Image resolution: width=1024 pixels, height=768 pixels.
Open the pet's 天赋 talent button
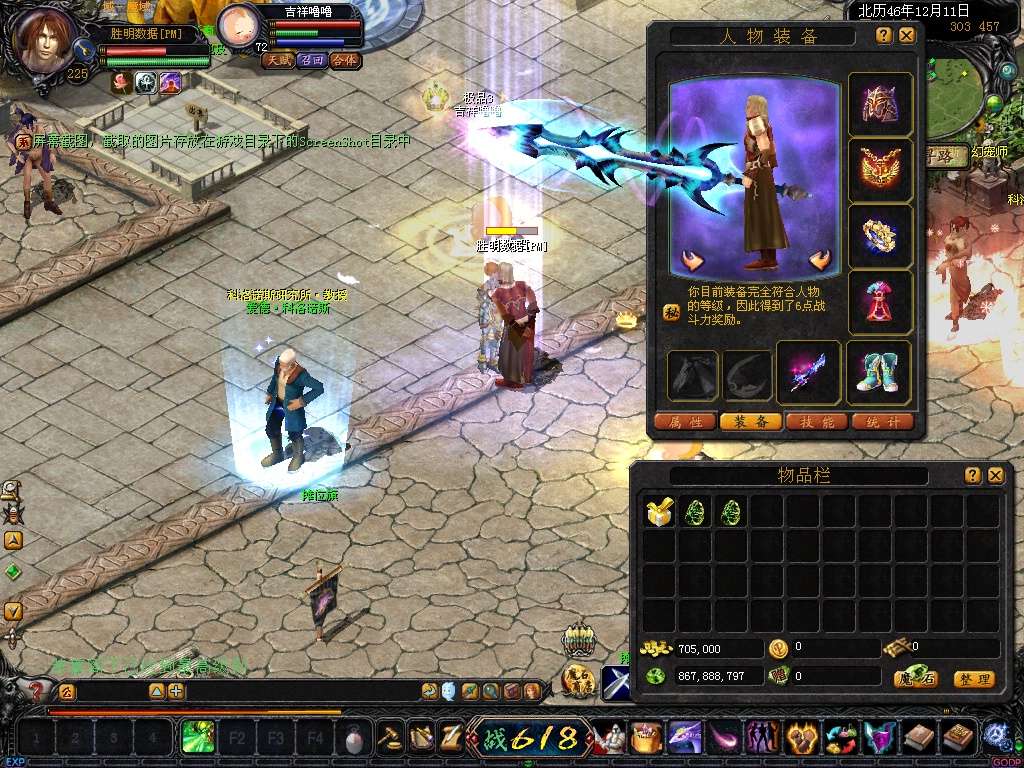277,60
